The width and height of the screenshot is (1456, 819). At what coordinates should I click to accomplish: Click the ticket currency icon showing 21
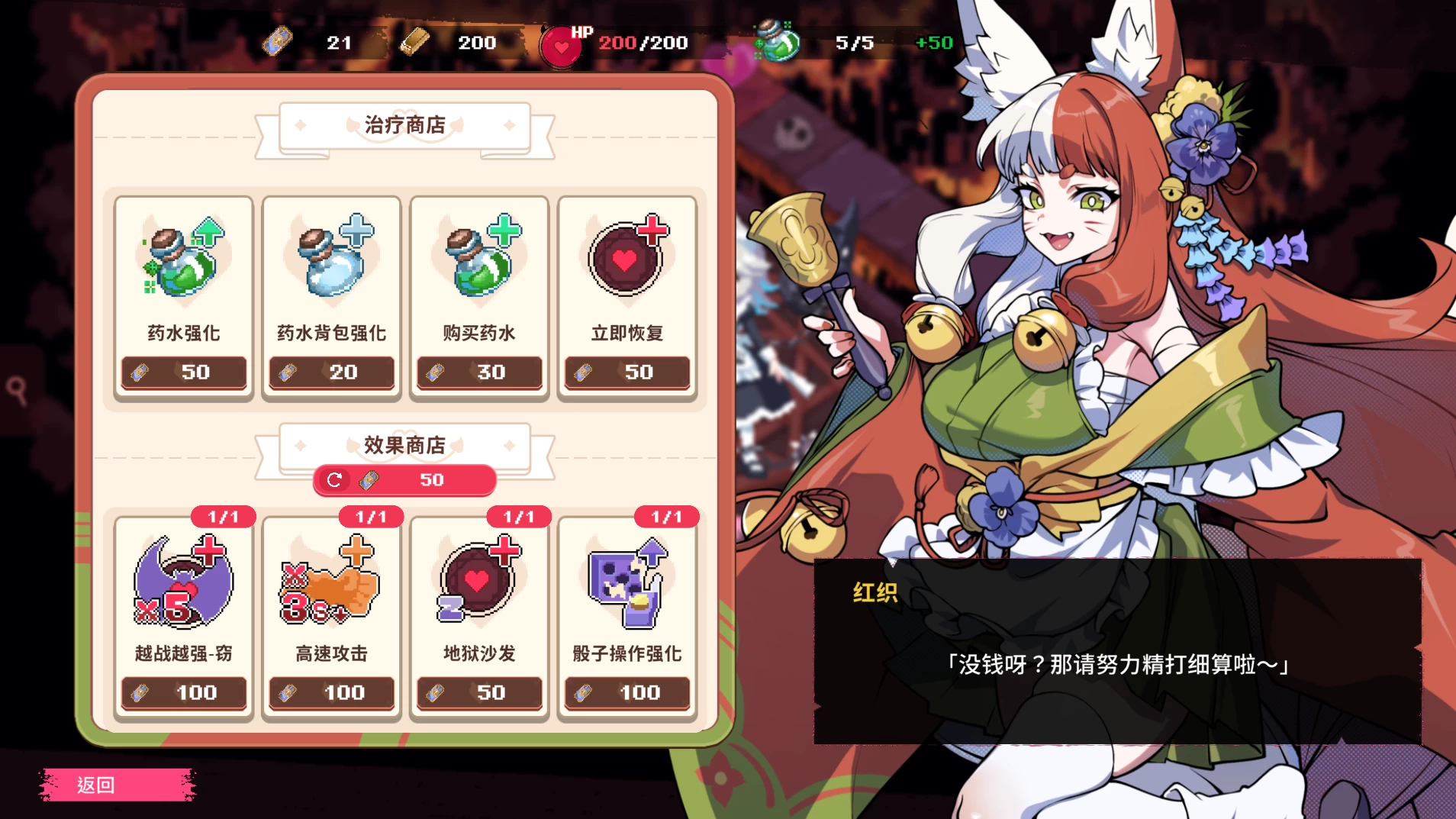[279, 42]
